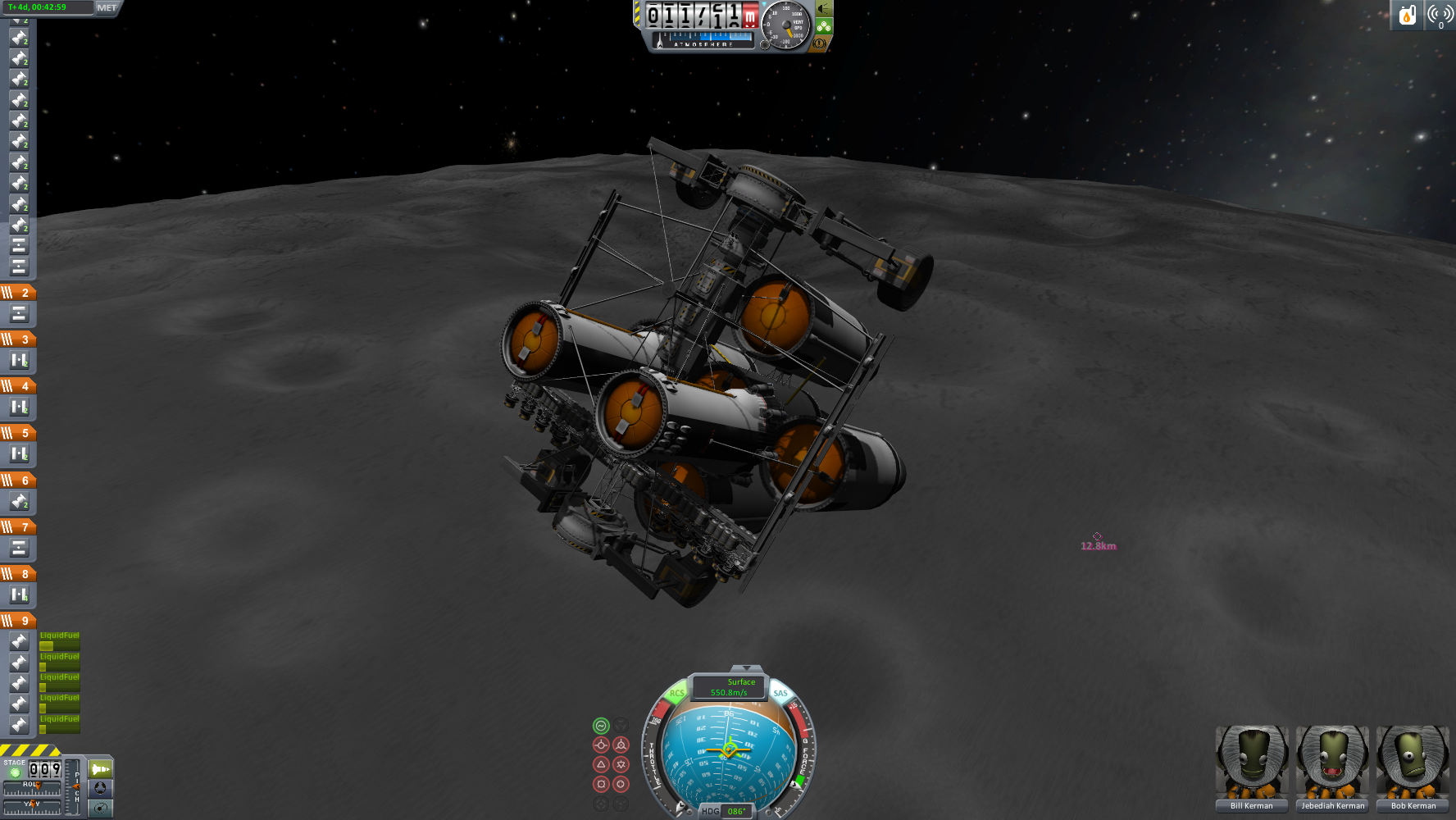This screenshot has height=820, width=1456.
Task: Cycle the Surface speed display mode
Action: [x=729, y=687]
